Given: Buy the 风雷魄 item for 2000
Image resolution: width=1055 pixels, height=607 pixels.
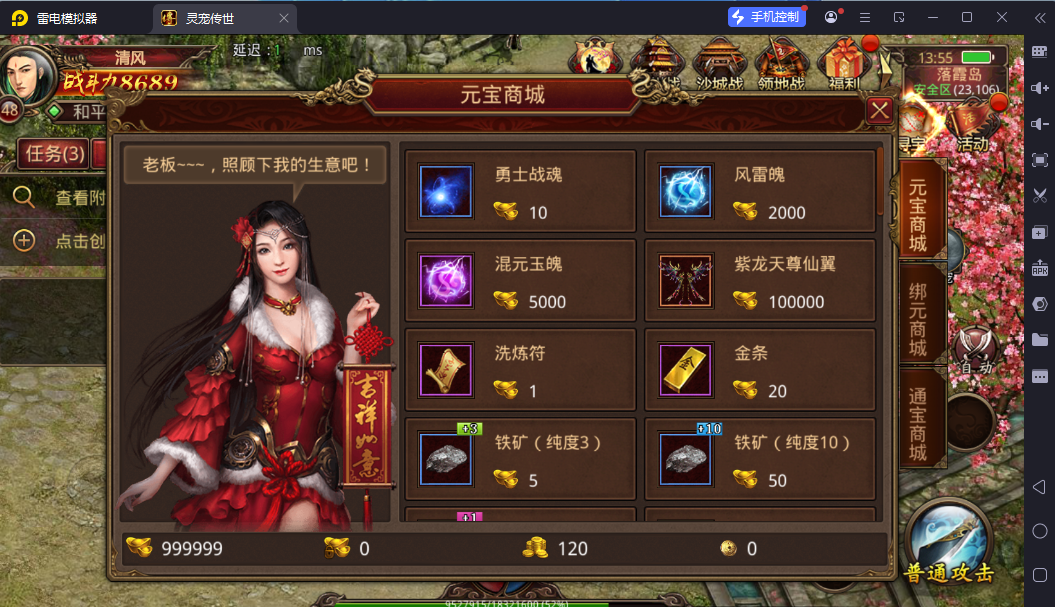Looking at the screenshot, I should pyautogui.click(x=760, y=192).
